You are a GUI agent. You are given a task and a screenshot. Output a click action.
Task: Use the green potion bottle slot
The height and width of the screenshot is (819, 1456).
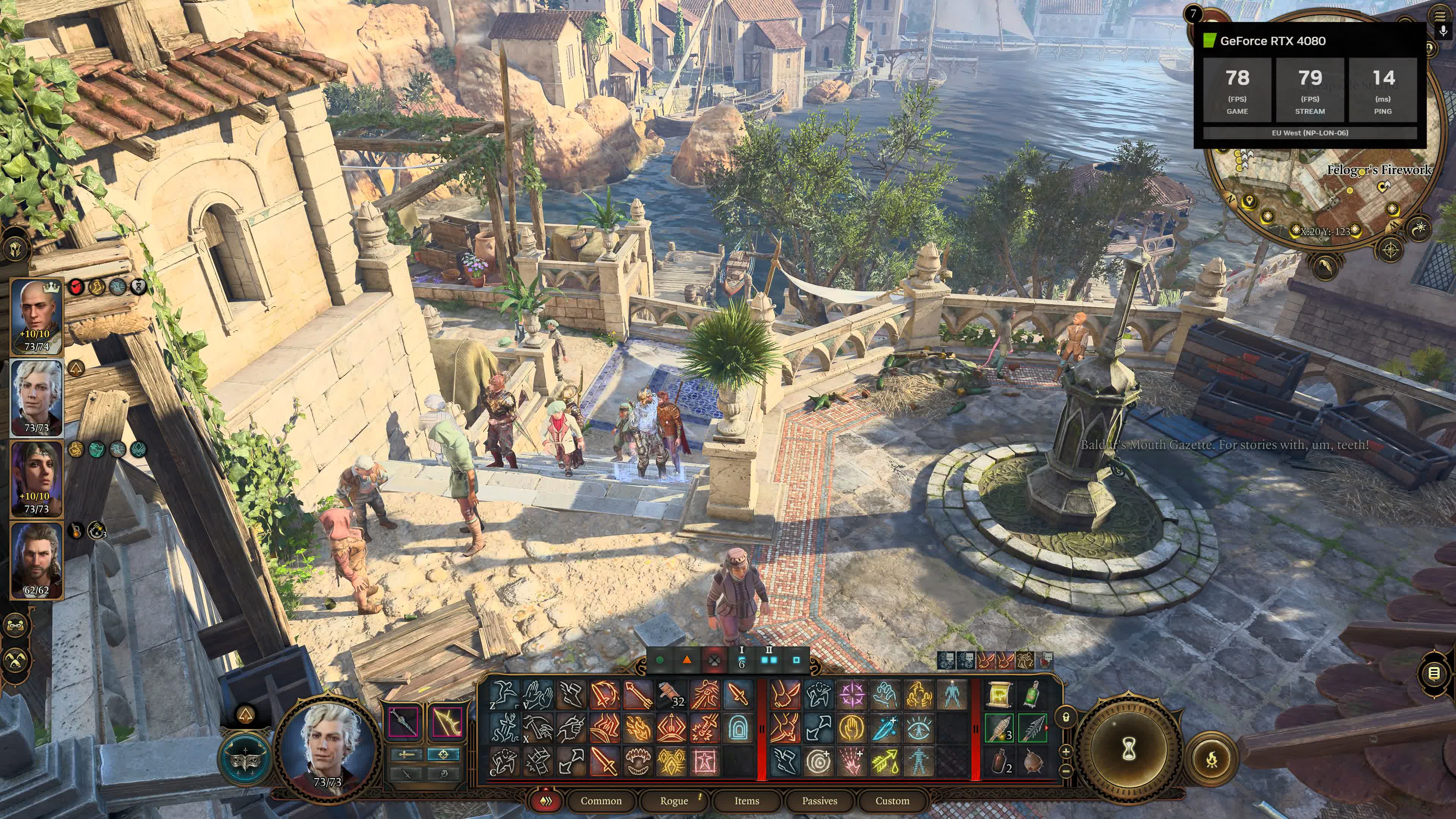click(1033, 694)
